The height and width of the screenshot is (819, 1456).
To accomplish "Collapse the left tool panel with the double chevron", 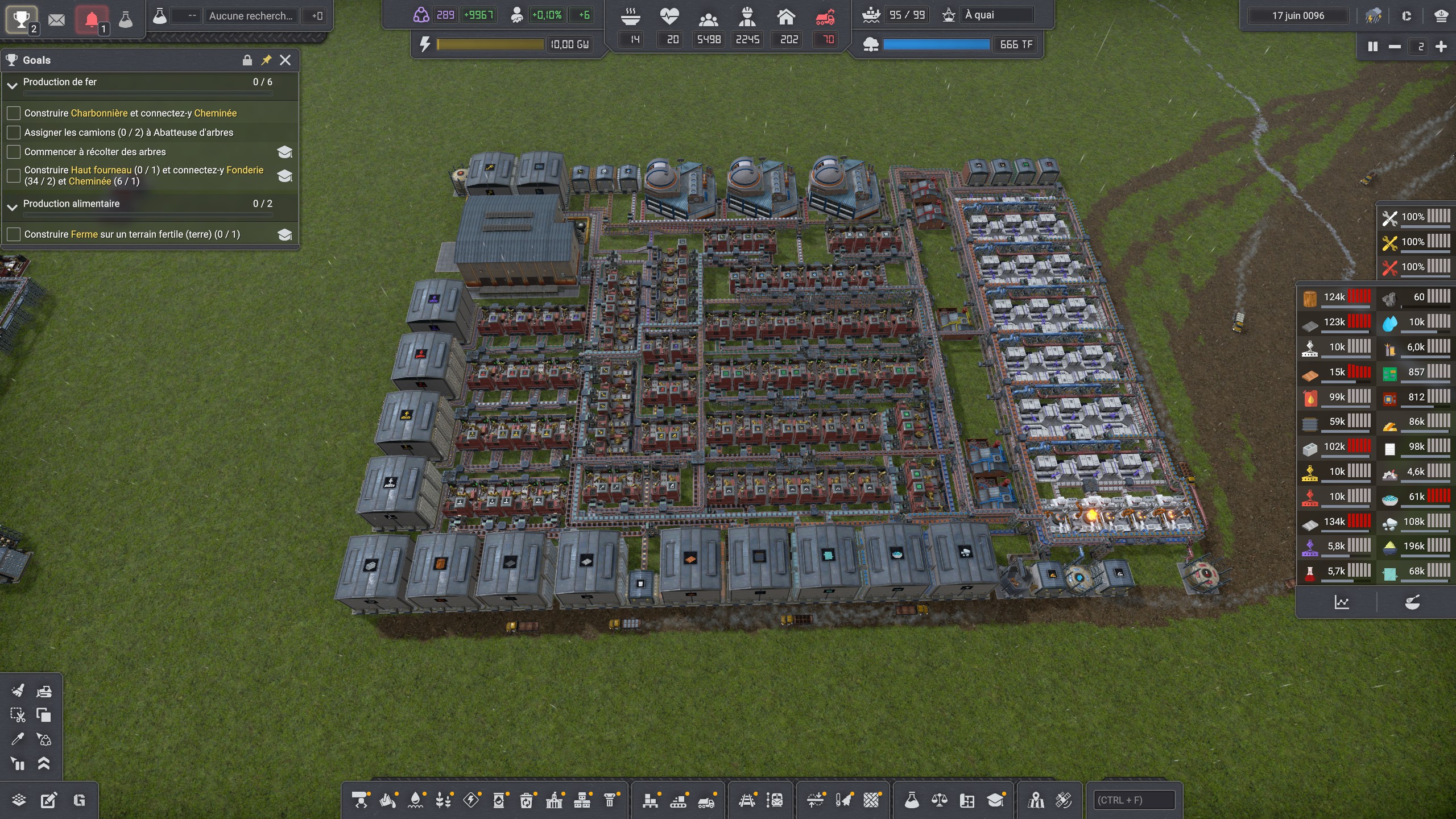I will click(44, 763).
